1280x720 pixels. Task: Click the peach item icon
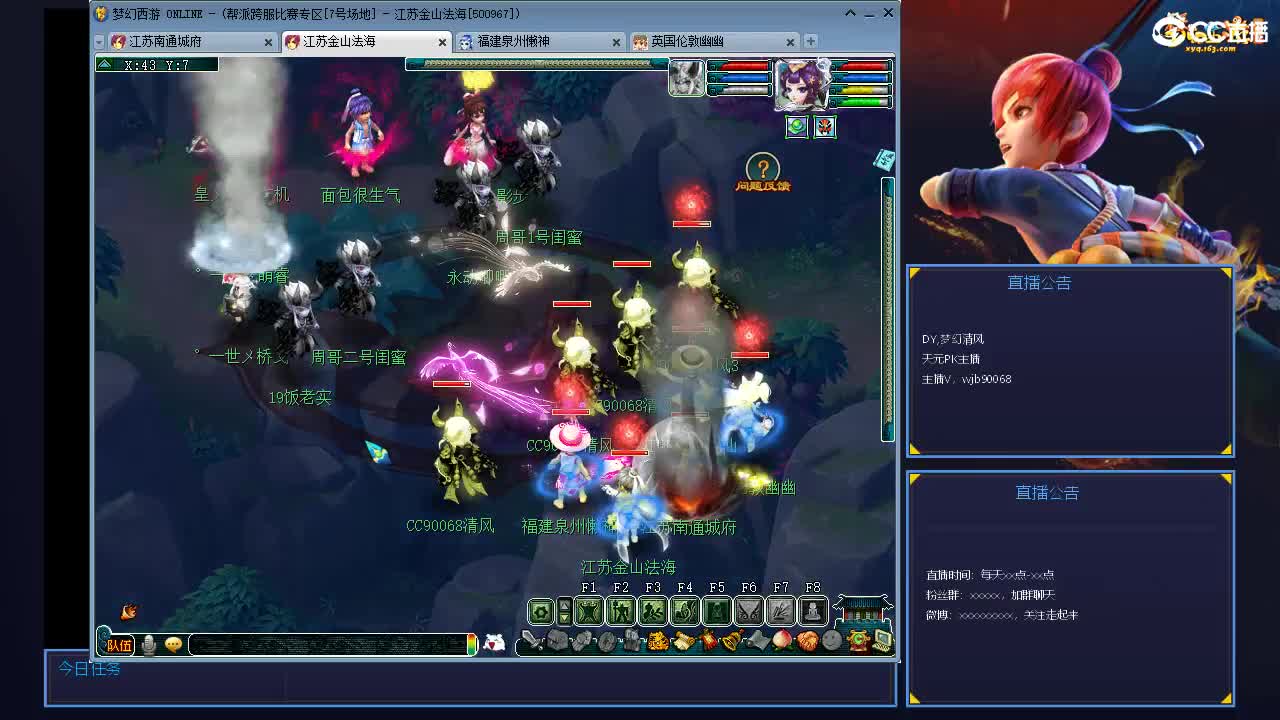780,640
